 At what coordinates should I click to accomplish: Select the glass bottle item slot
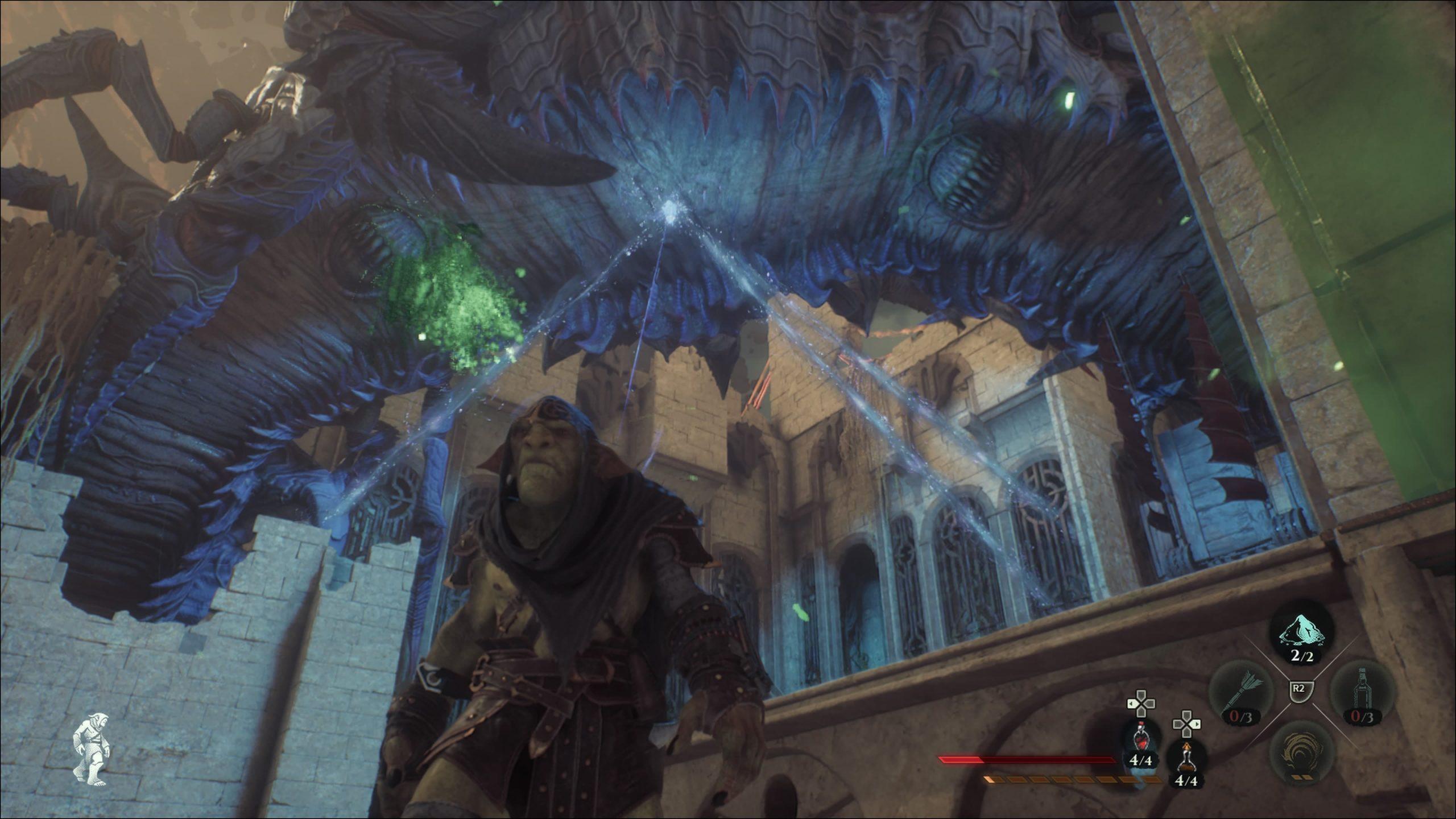point(1363,697)
